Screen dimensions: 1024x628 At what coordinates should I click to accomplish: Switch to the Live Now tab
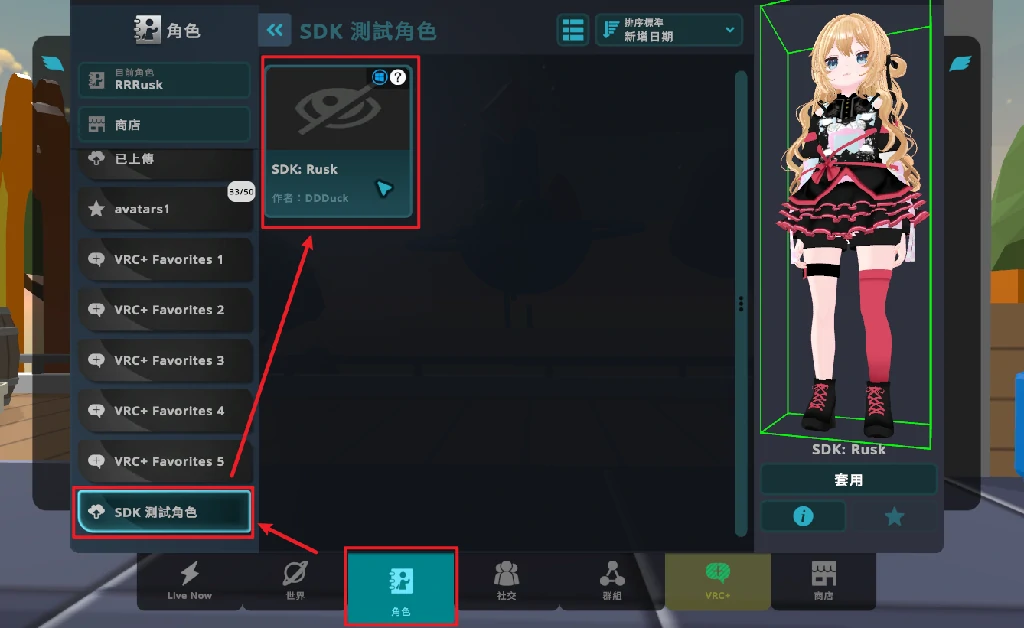coord(189,580)
